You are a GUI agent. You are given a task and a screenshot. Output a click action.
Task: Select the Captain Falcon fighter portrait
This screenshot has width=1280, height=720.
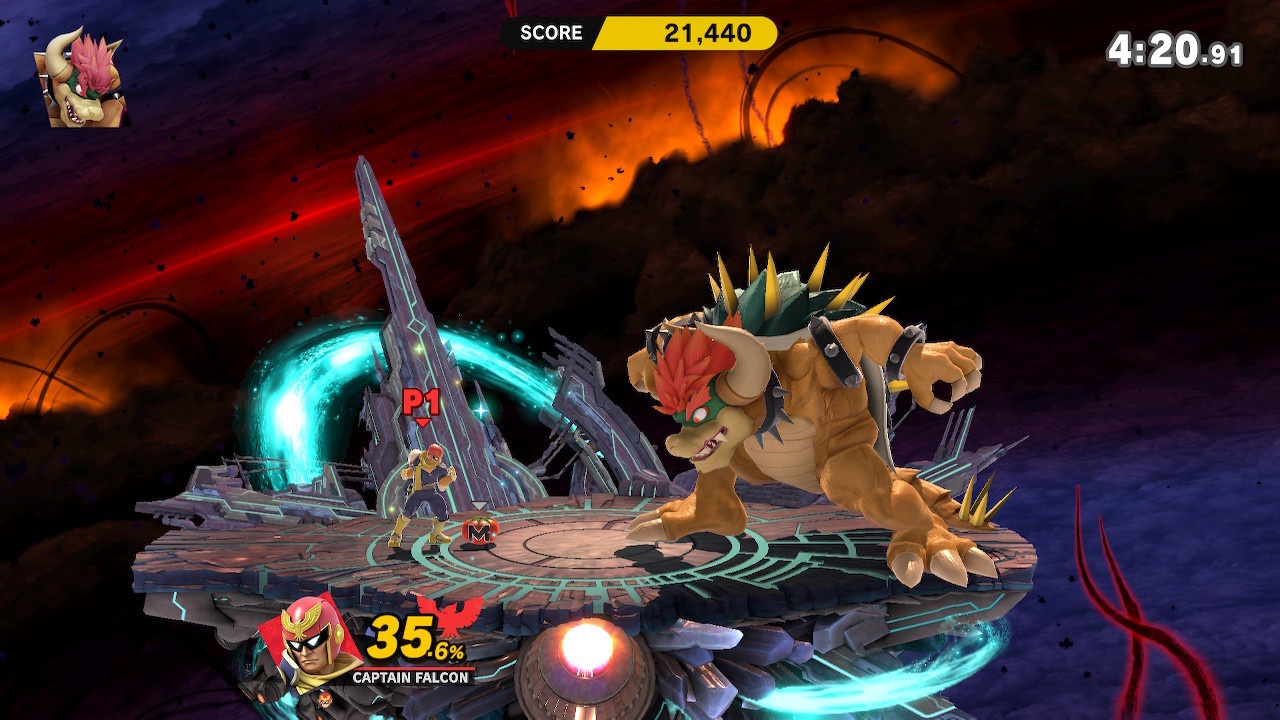coord(309,645)
